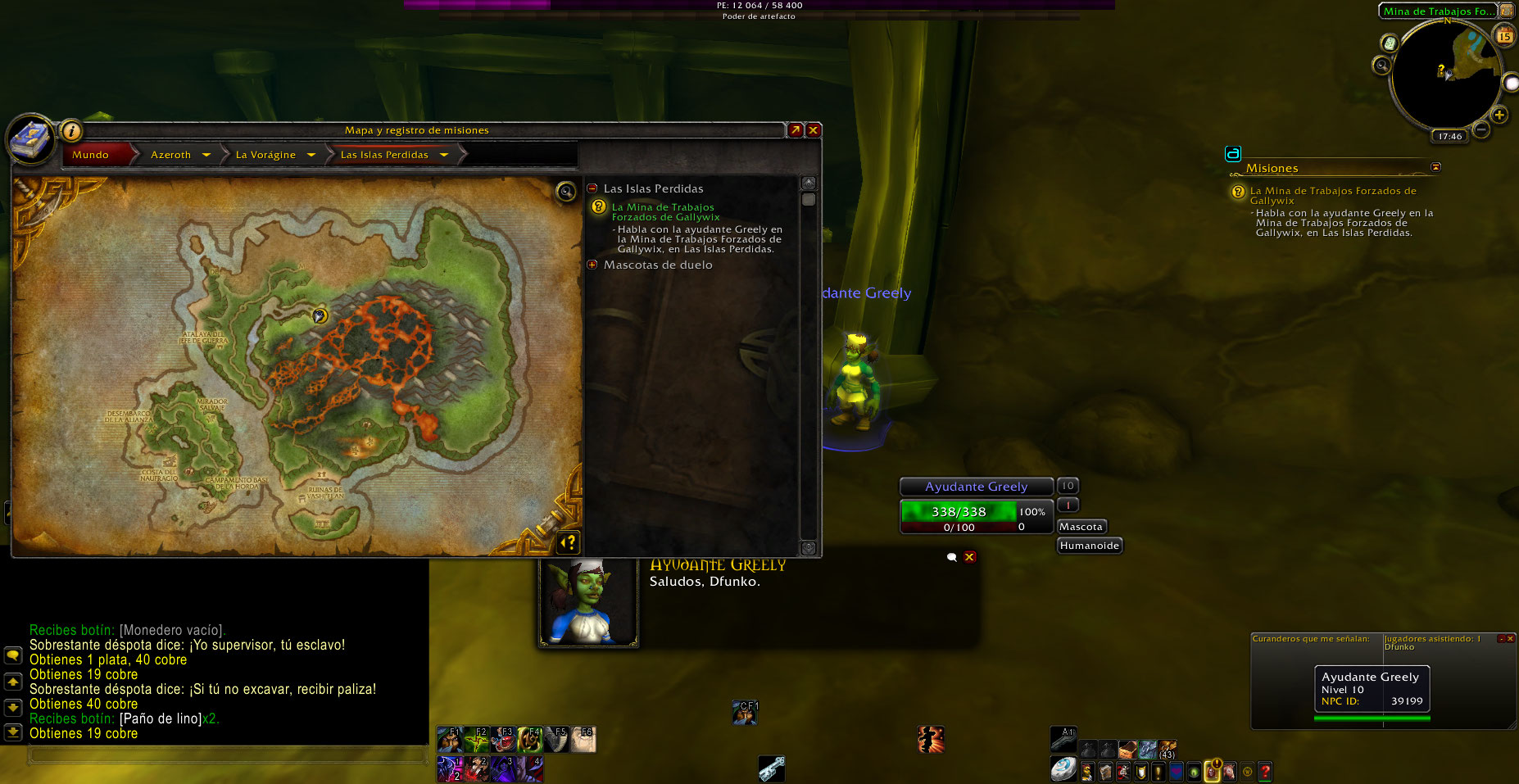Use the Hearthstone icon

point(1063,768)
